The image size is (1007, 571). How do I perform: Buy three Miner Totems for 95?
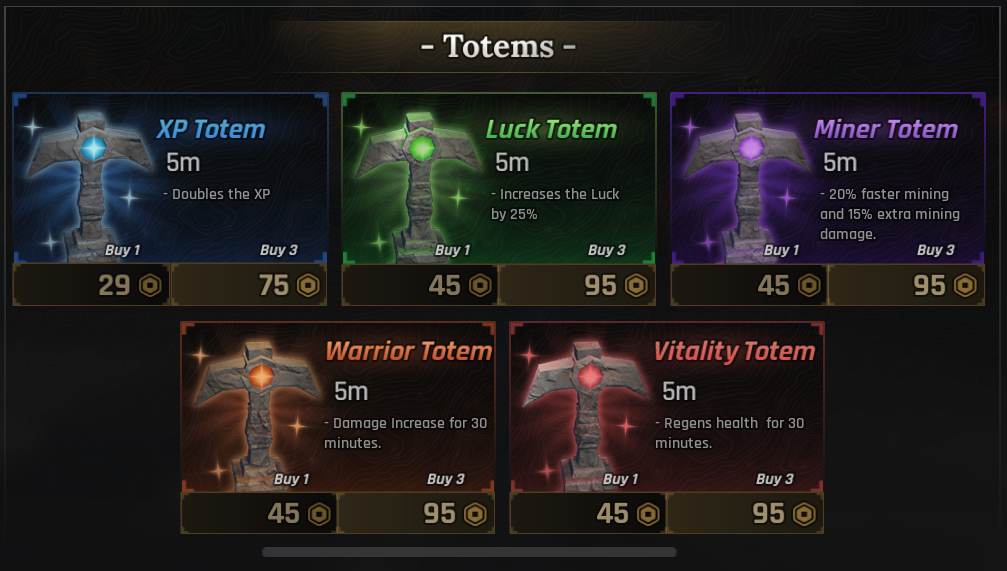tap(906, 285)
